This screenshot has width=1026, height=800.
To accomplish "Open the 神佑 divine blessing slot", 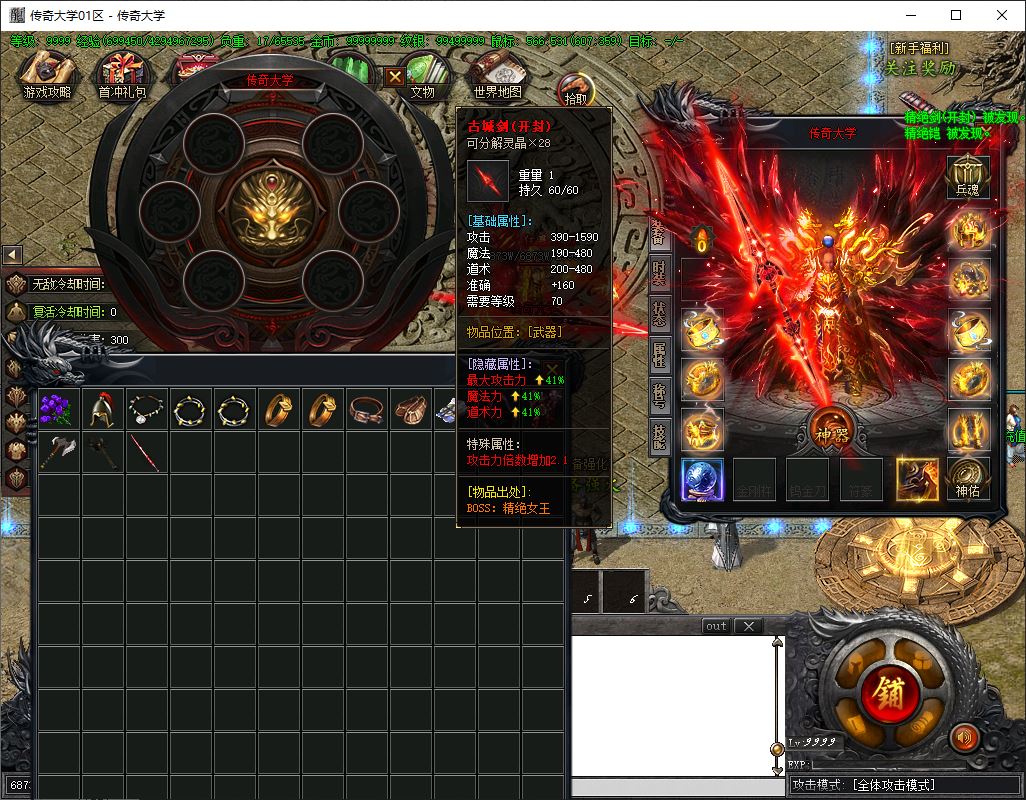I will pos(968,479).
